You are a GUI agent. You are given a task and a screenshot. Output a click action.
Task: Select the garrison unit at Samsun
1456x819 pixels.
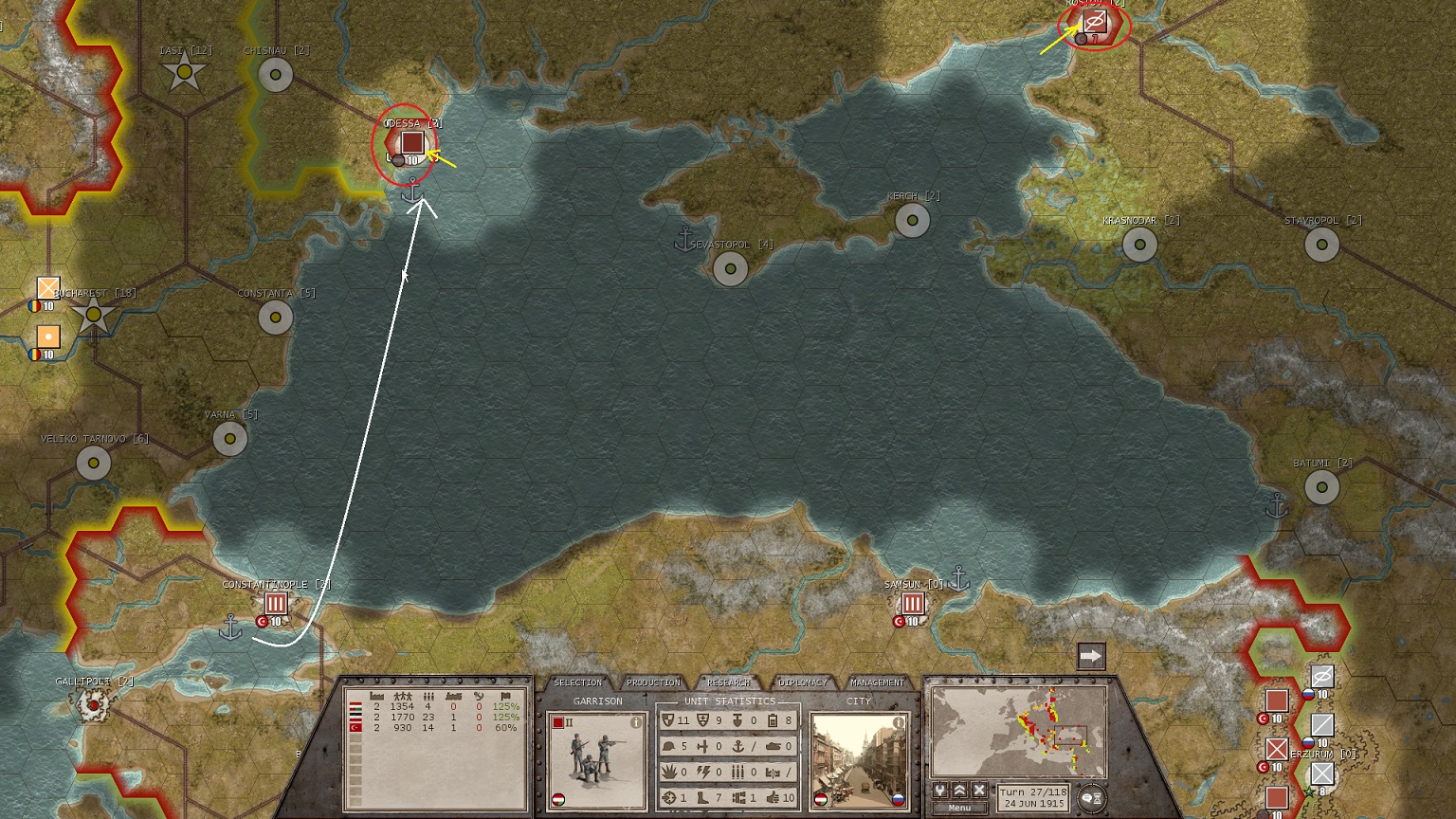pyautogui.click(x=912, y=603)
